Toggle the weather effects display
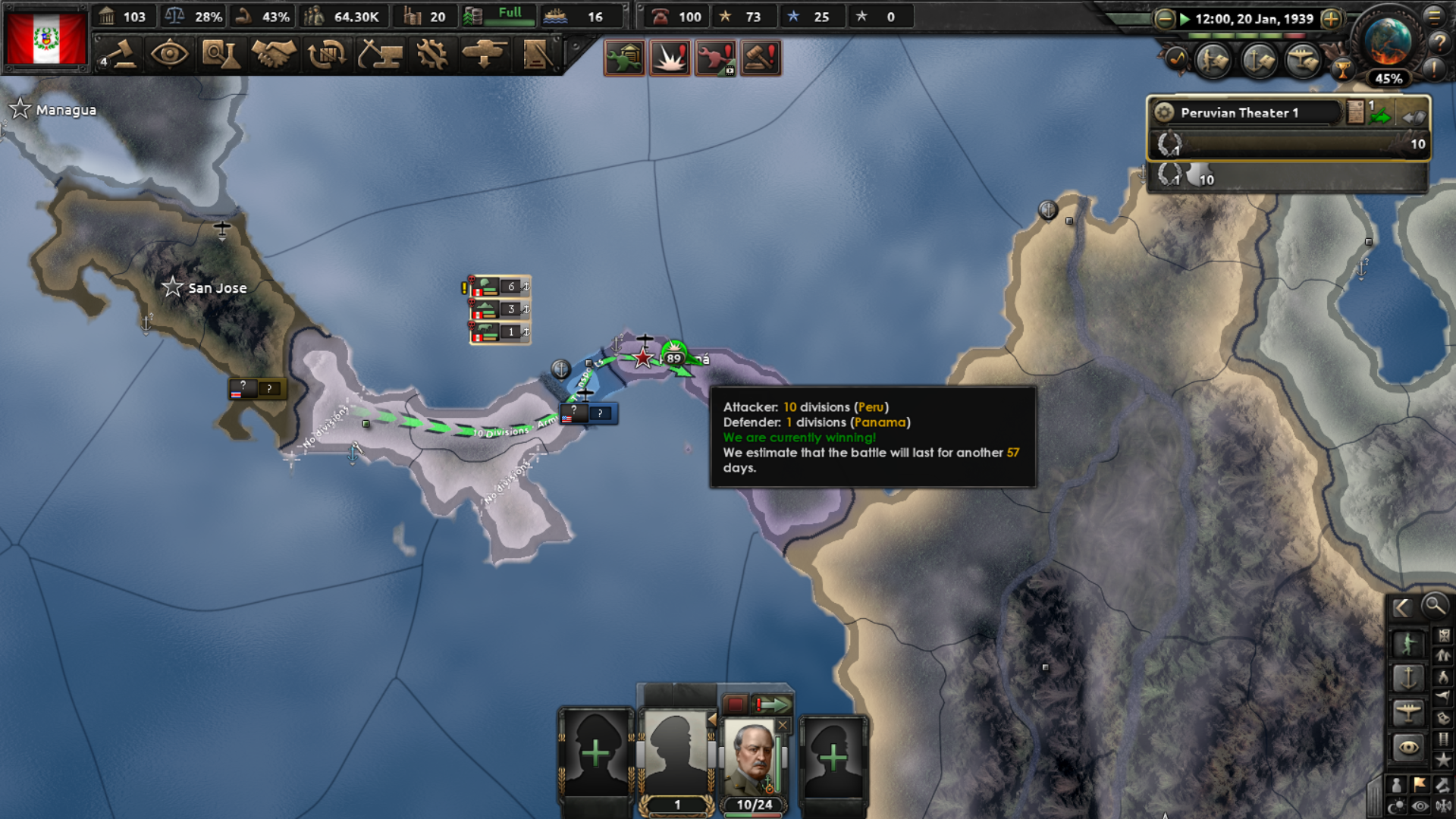This screenshot has width=1456, height=819. (1445, 804)
